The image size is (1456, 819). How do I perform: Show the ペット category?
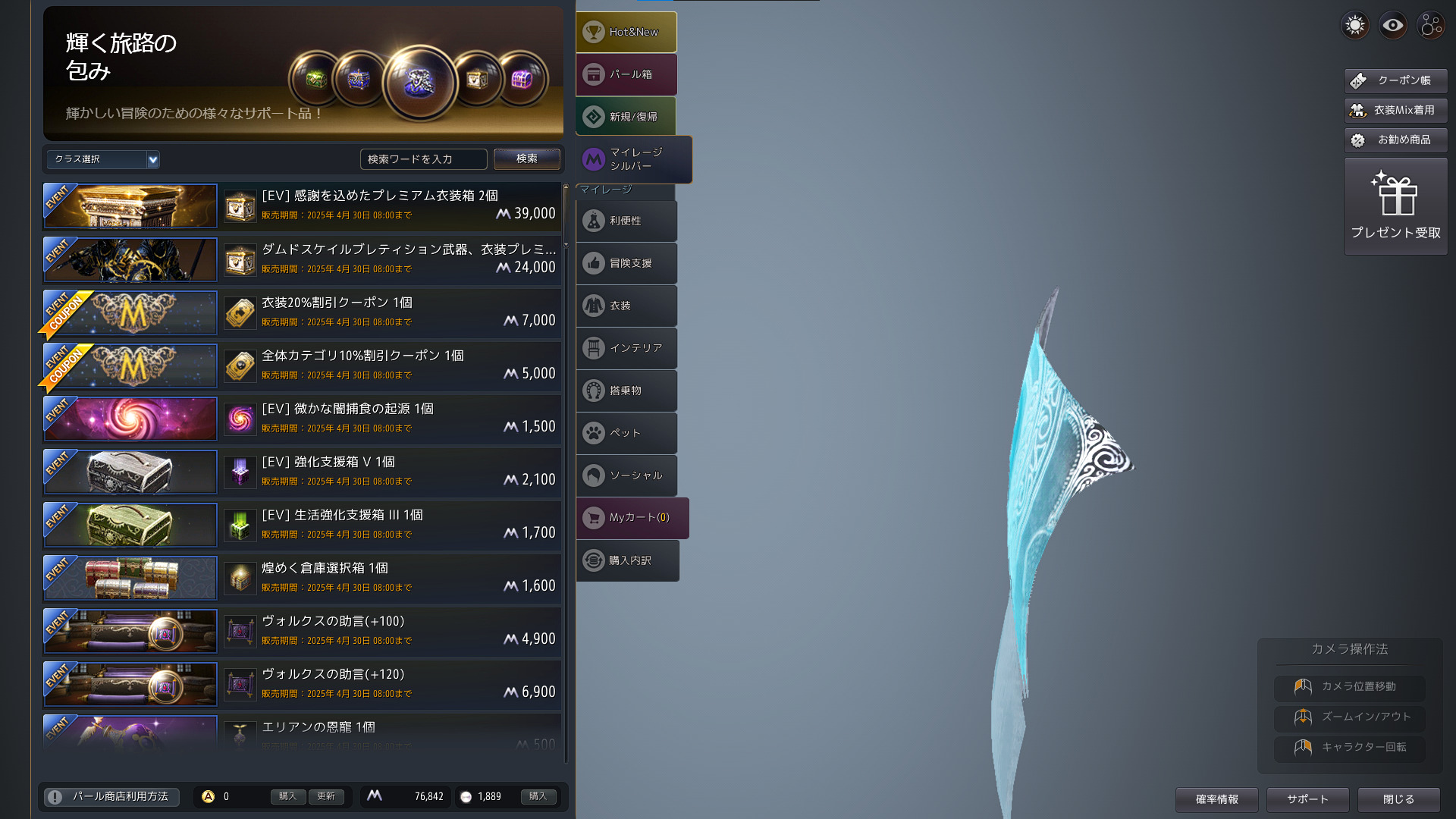[626, 433]
